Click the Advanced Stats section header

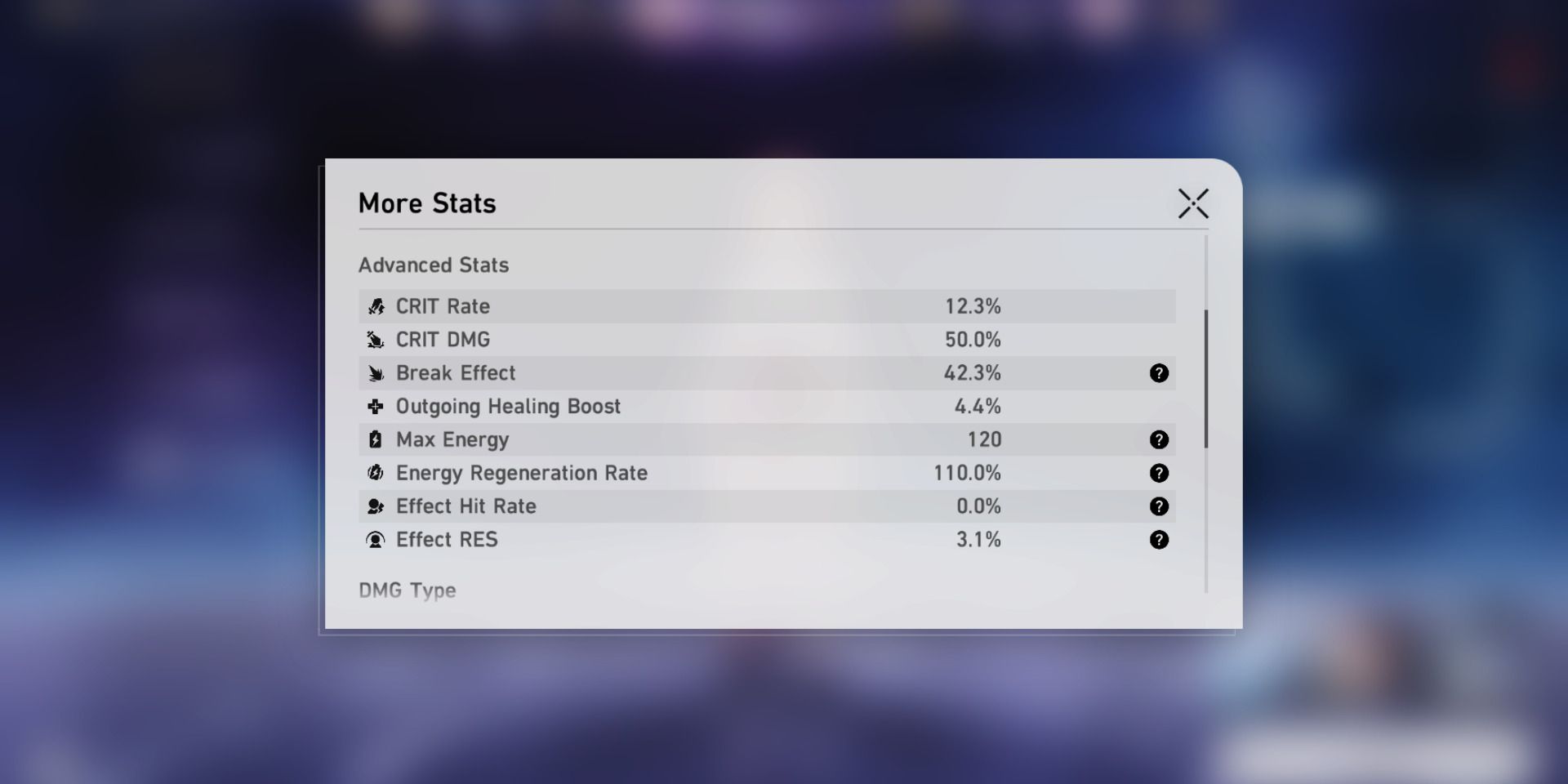(434, 265)
